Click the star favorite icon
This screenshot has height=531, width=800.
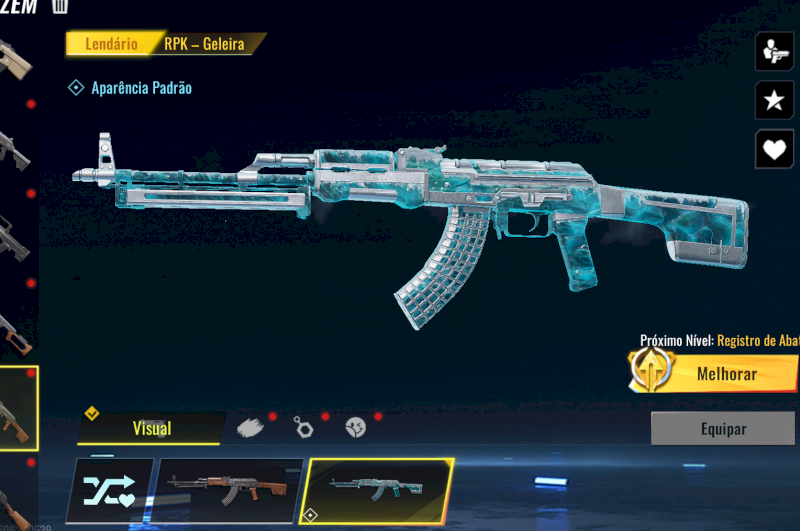pos(775,100)
